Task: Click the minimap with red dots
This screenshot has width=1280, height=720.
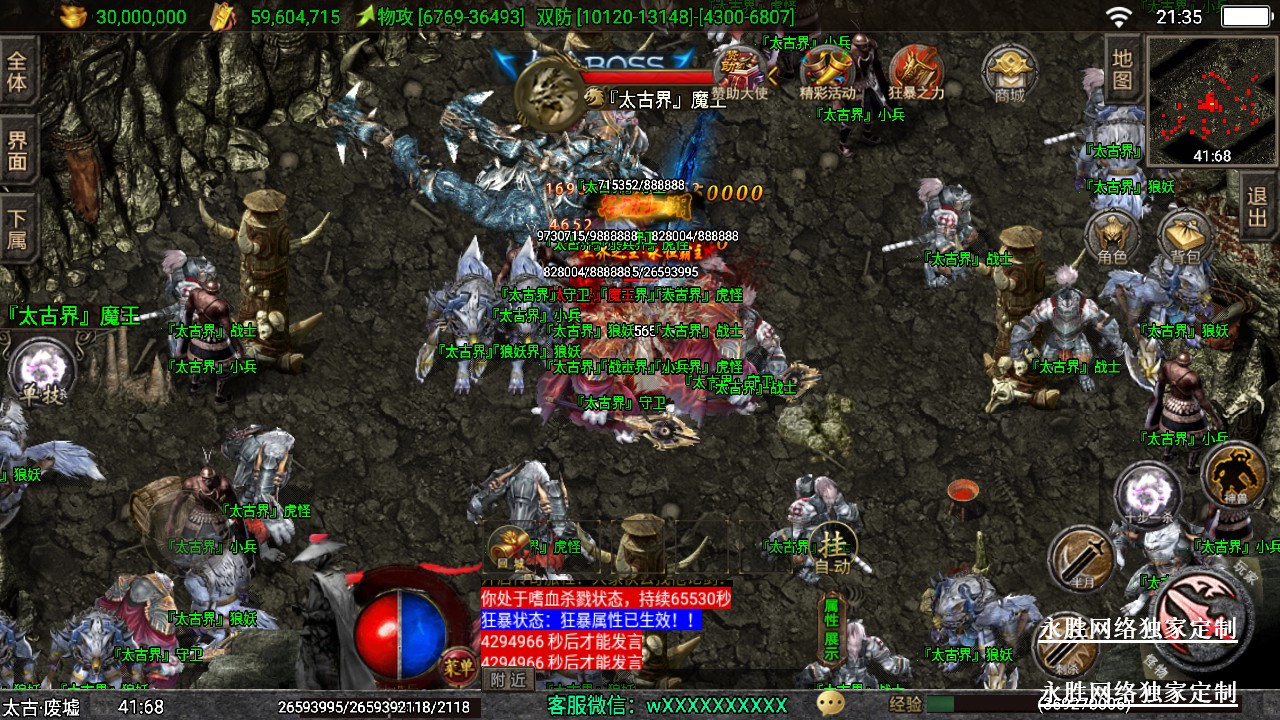Action: point(1211,100)
